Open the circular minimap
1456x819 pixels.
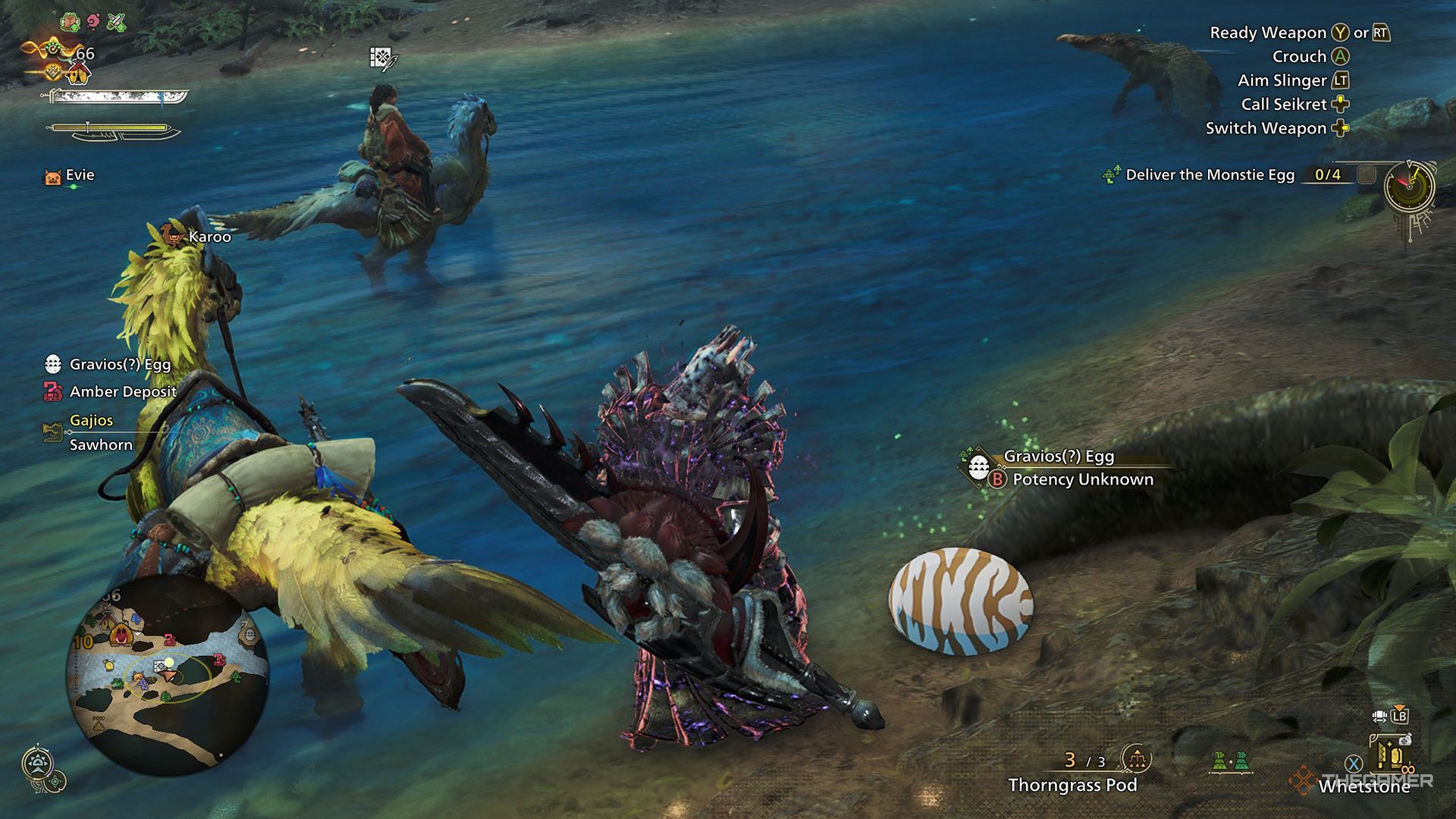[x=168, y=675]
